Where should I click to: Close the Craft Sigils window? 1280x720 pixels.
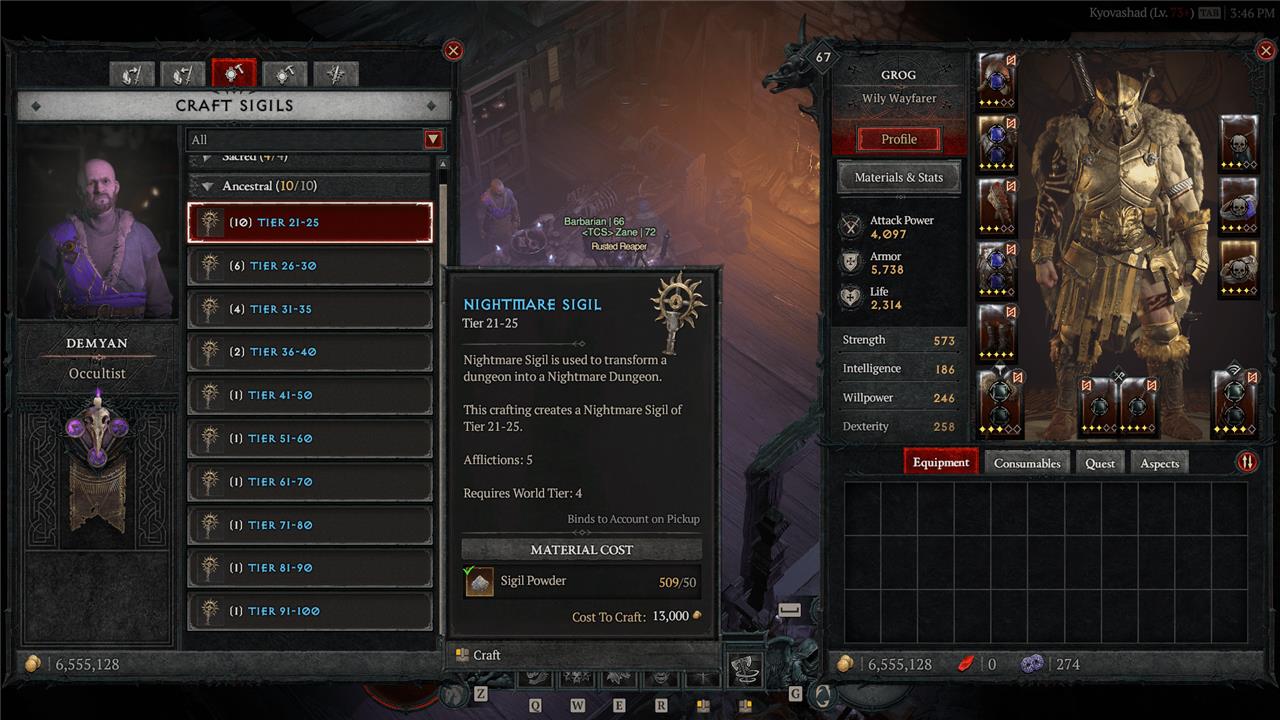click(x=453, y=51)
